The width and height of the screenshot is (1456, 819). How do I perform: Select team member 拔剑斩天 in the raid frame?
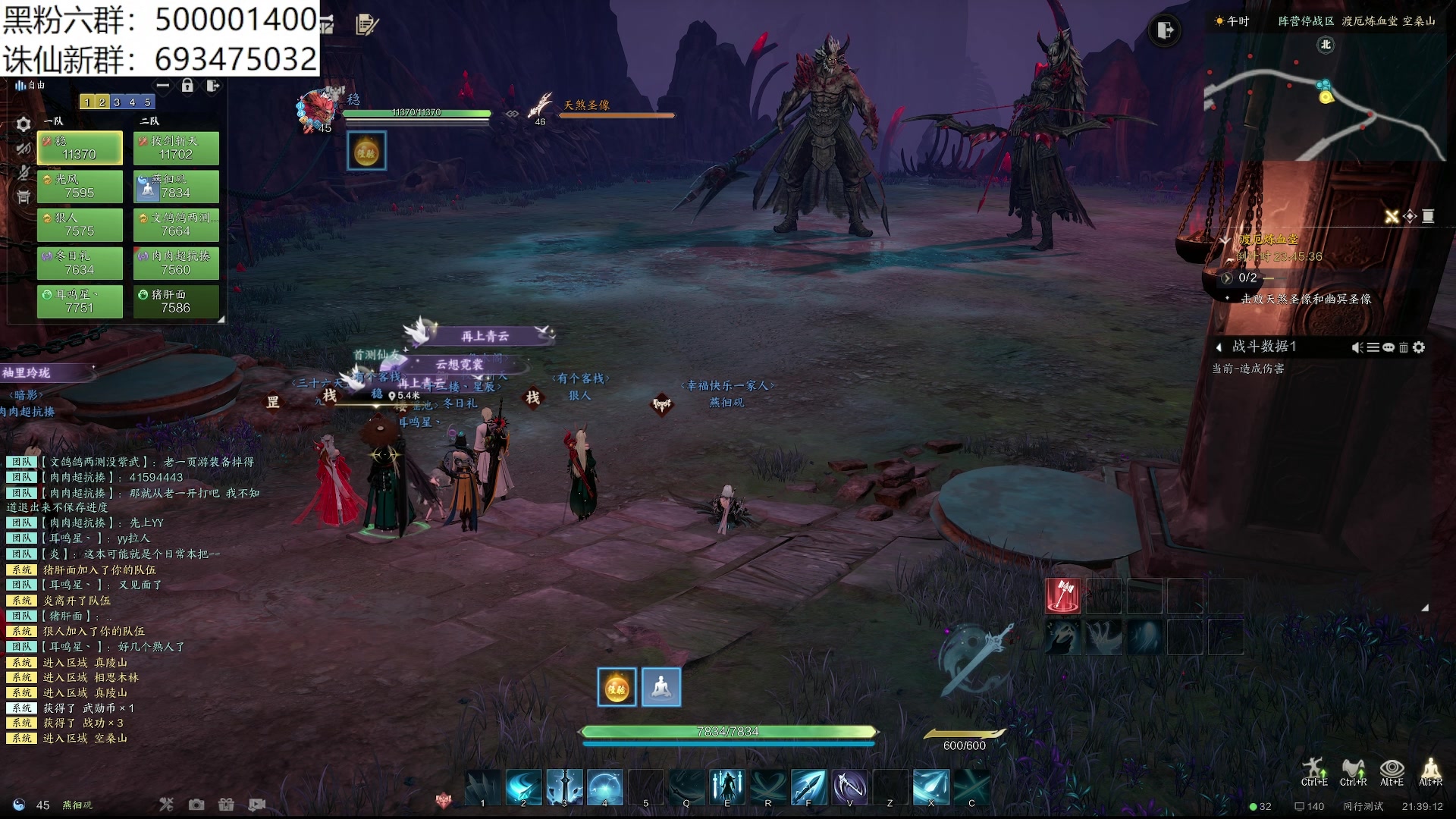point(176,148)
